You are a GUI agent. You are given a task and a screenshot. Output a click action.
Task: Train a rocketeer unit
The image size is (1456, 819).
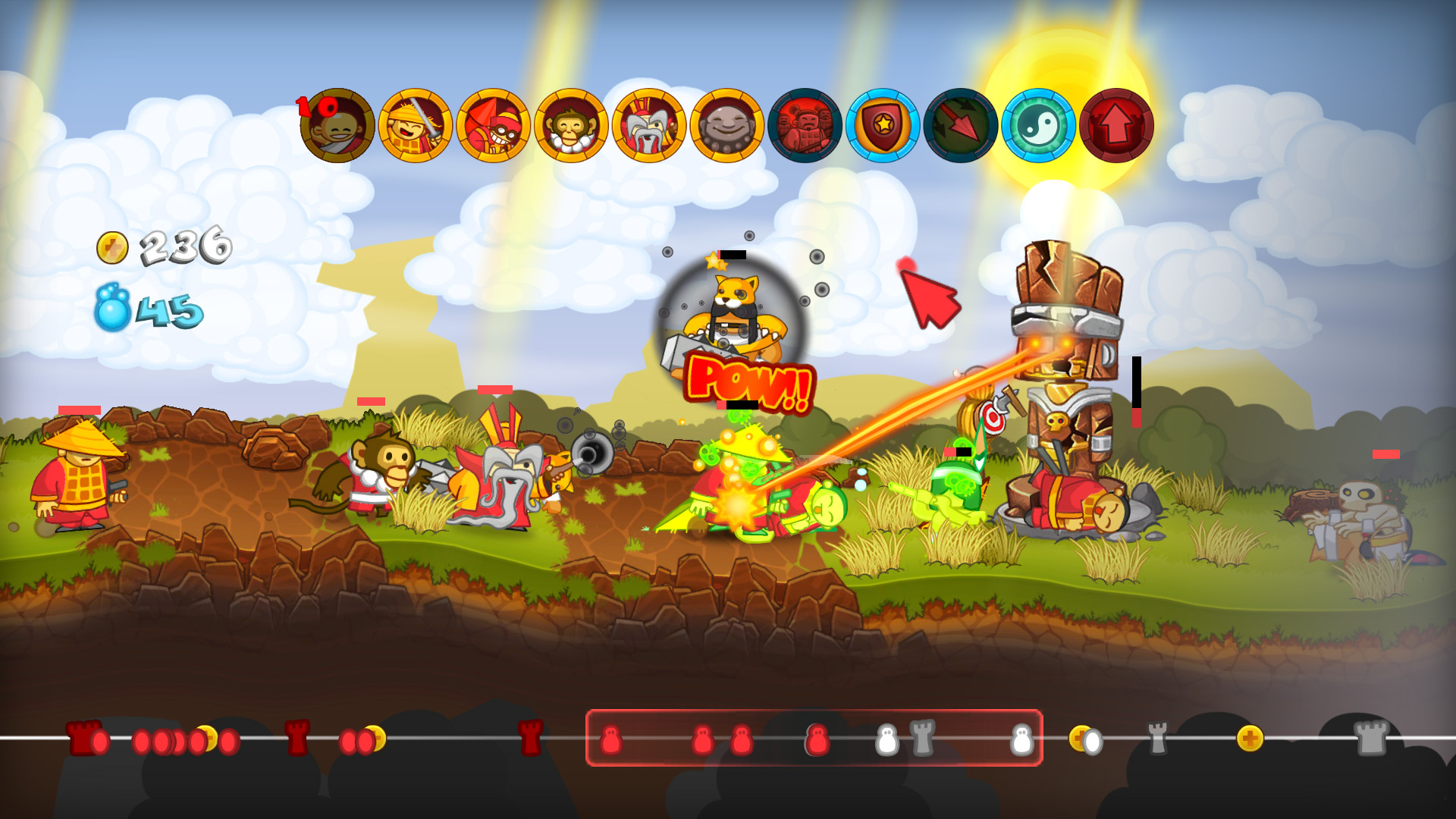(495, 125)
